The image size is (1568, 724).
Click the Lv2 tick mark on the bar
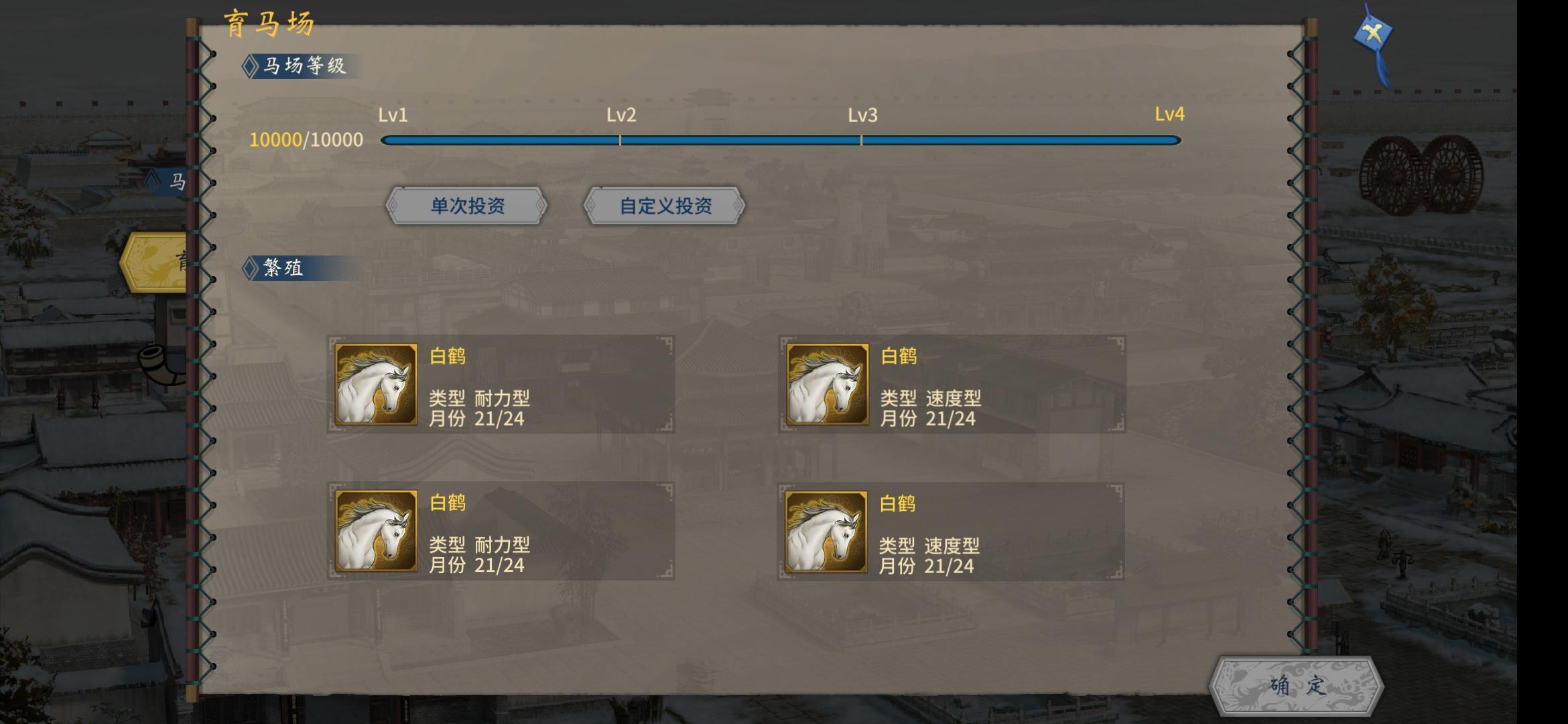coord(620,140)
